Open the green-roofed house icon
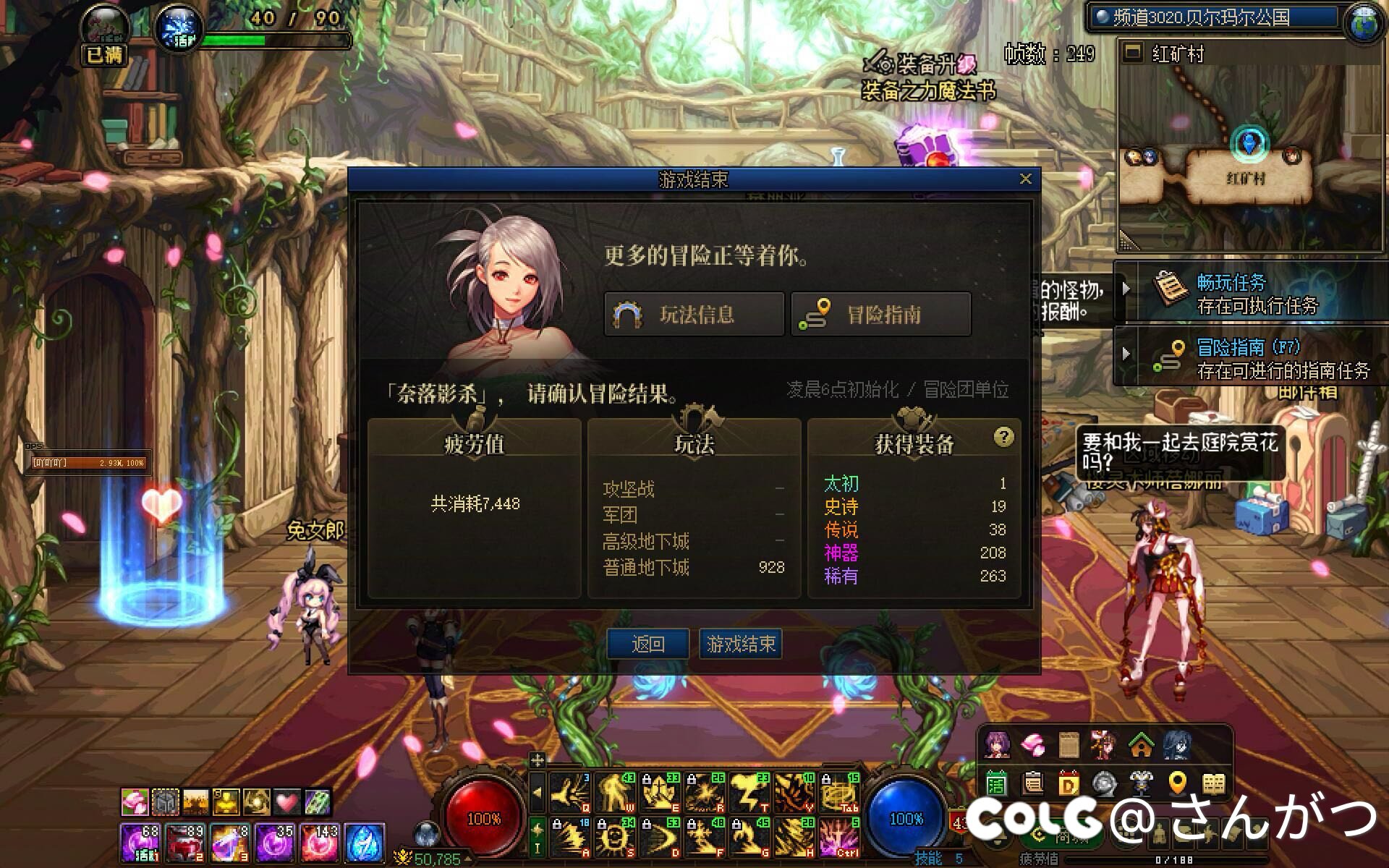The height and width of the screenshot is (868, 1389). [1141, 744]
